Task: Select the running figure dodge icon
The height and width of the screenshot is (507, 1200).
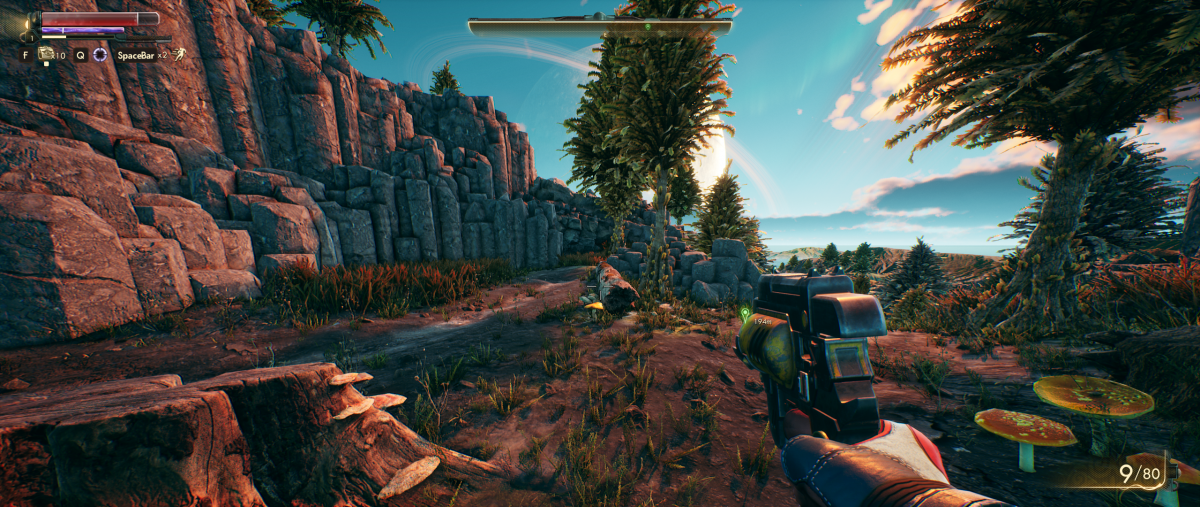Action: 178,55
